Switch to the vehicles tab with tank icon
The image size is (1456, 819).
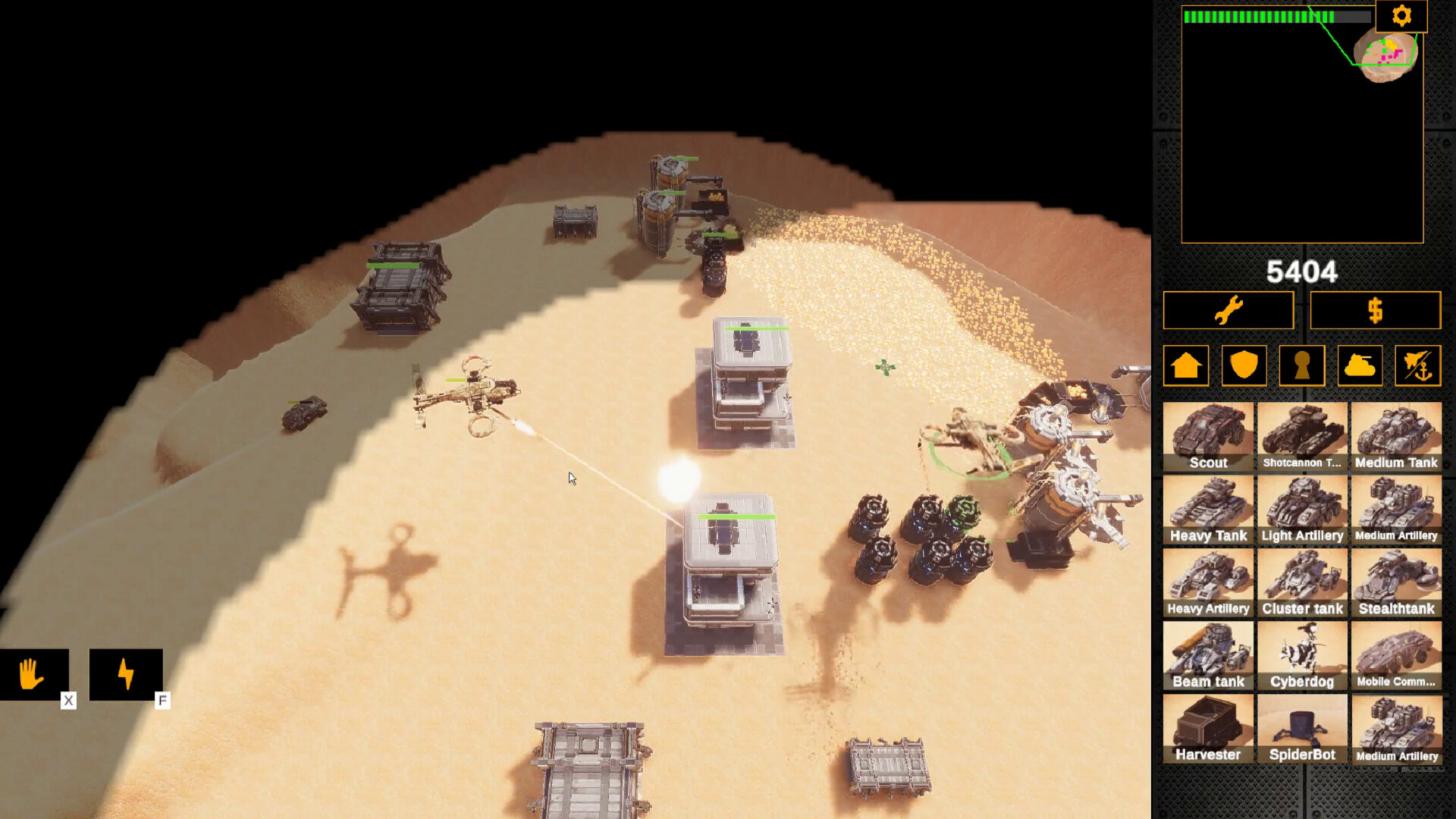(1360, 366)
